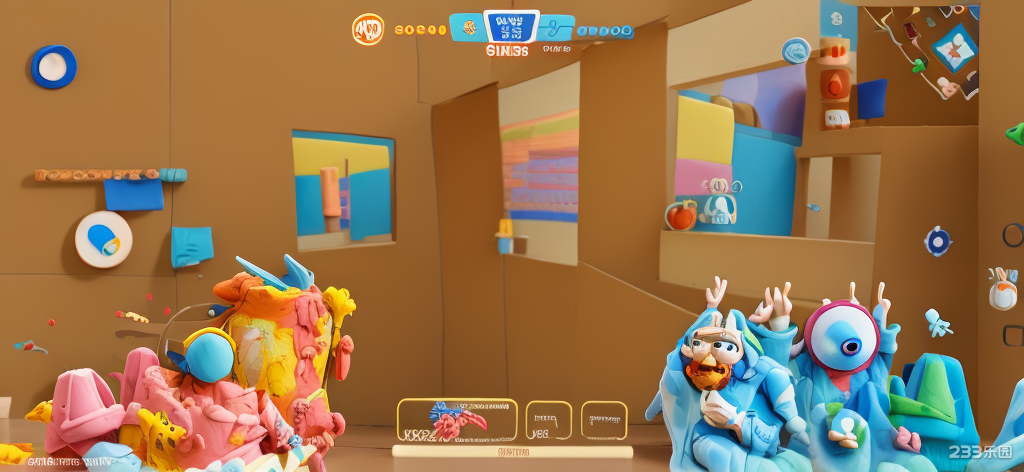The width and height of the screenshot is (1024, 472).
Task: Click the orange round badge in the top bar
Action: coord(368,29)
